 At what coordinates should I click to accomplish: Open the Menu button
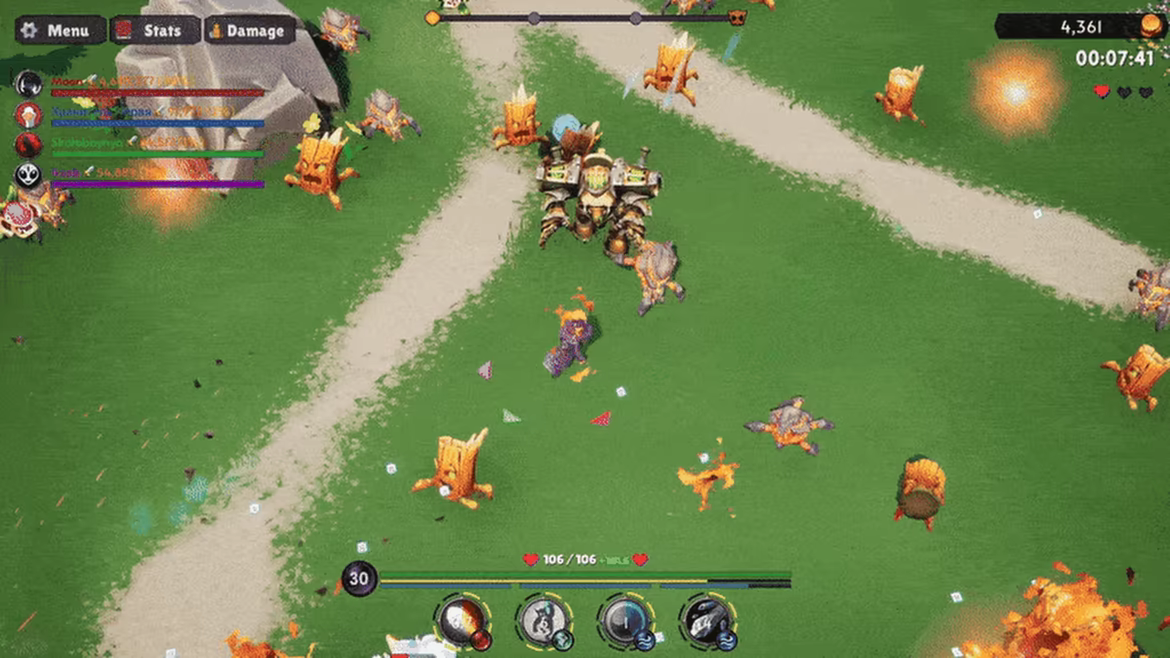(59, 30)
